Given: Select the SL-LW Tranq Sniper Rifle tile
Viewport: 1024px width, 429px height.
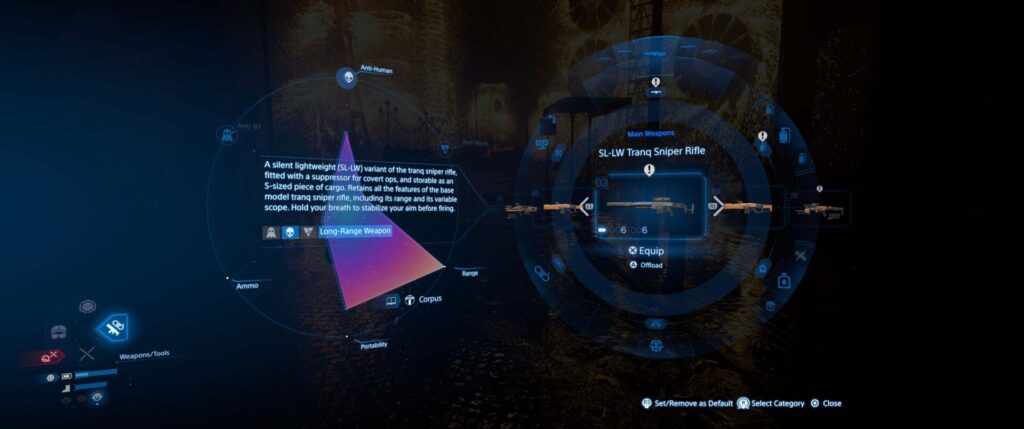Looking at the screenshot, I should (649, 206).
